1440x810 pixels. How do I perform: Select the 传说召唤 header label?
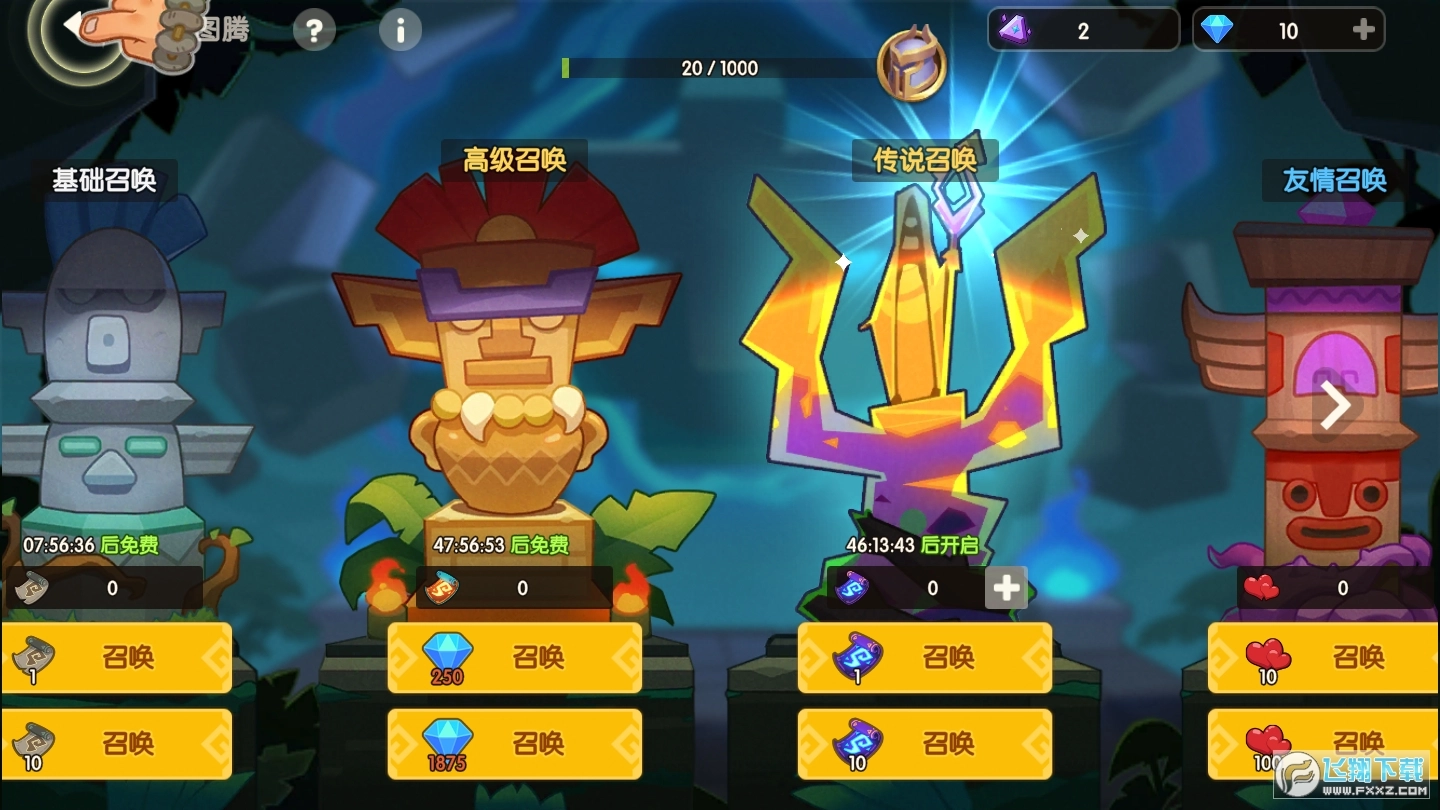(x=924, y=160)
